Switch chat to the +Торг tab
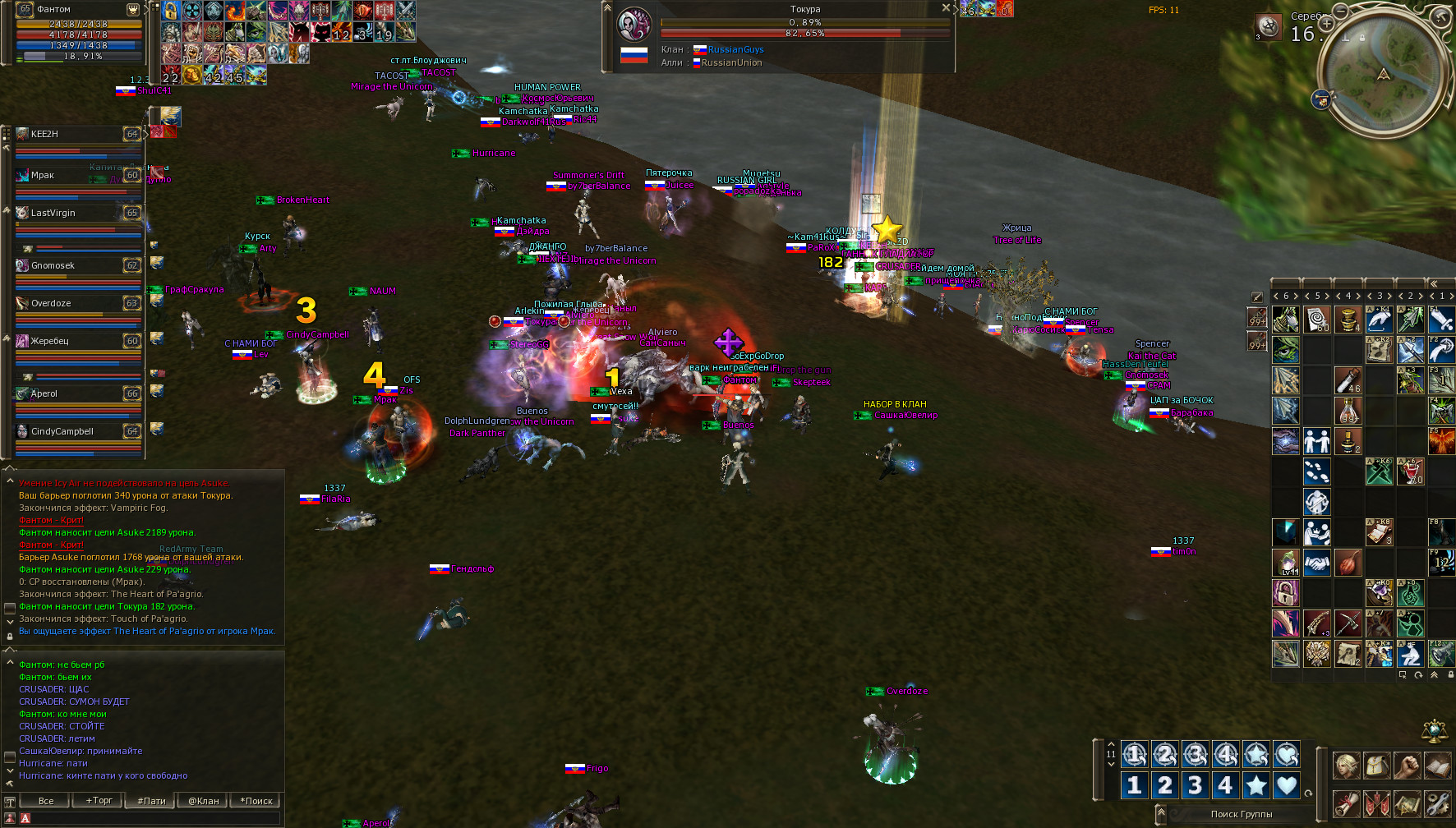The width and height of the screenshot is (1456, 828). click(x=99, y=800)
